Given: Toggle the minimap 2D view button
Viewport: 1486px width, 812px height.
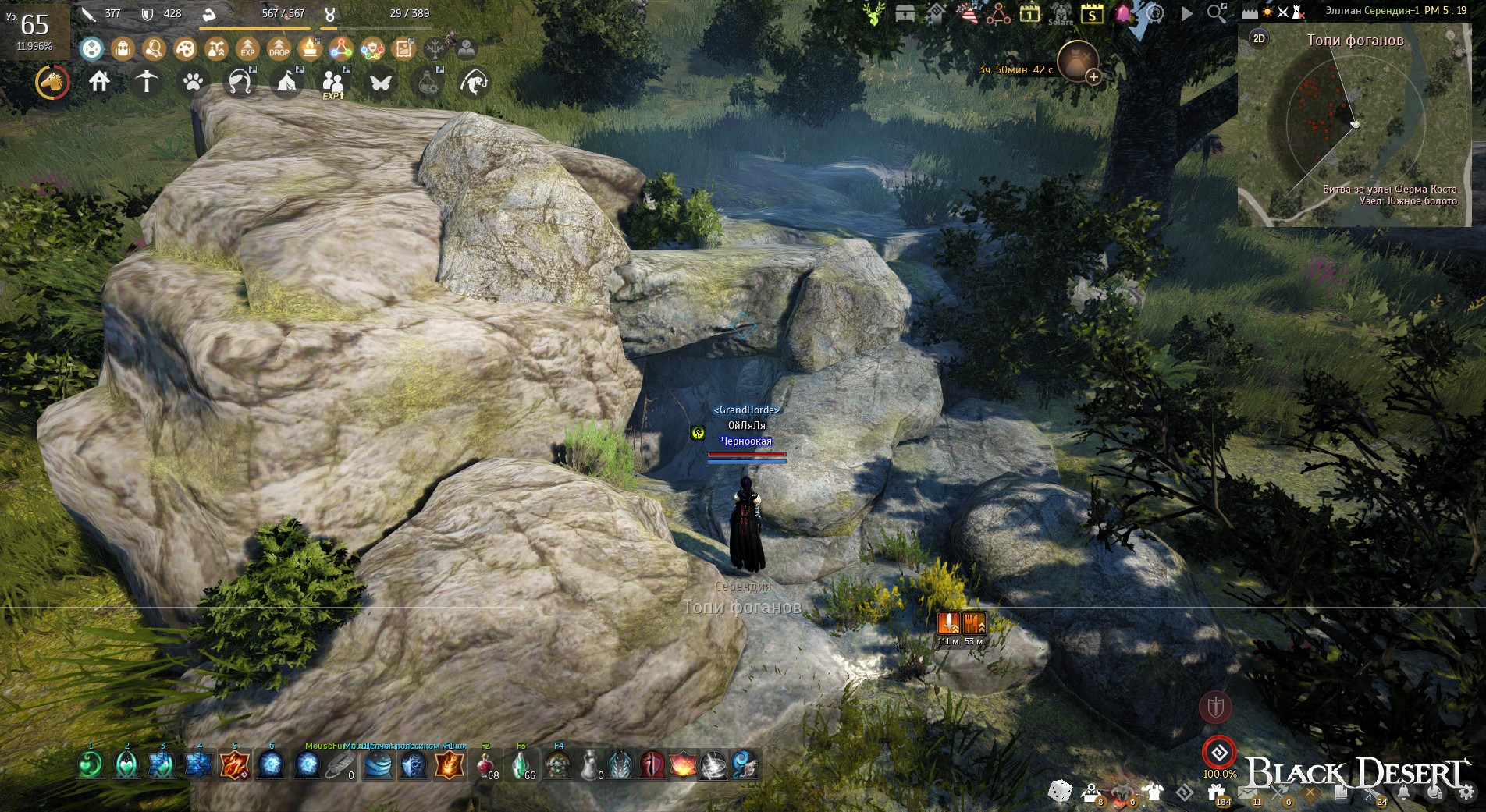Looking at the screenshot, I should click(x=1259, y=38).
